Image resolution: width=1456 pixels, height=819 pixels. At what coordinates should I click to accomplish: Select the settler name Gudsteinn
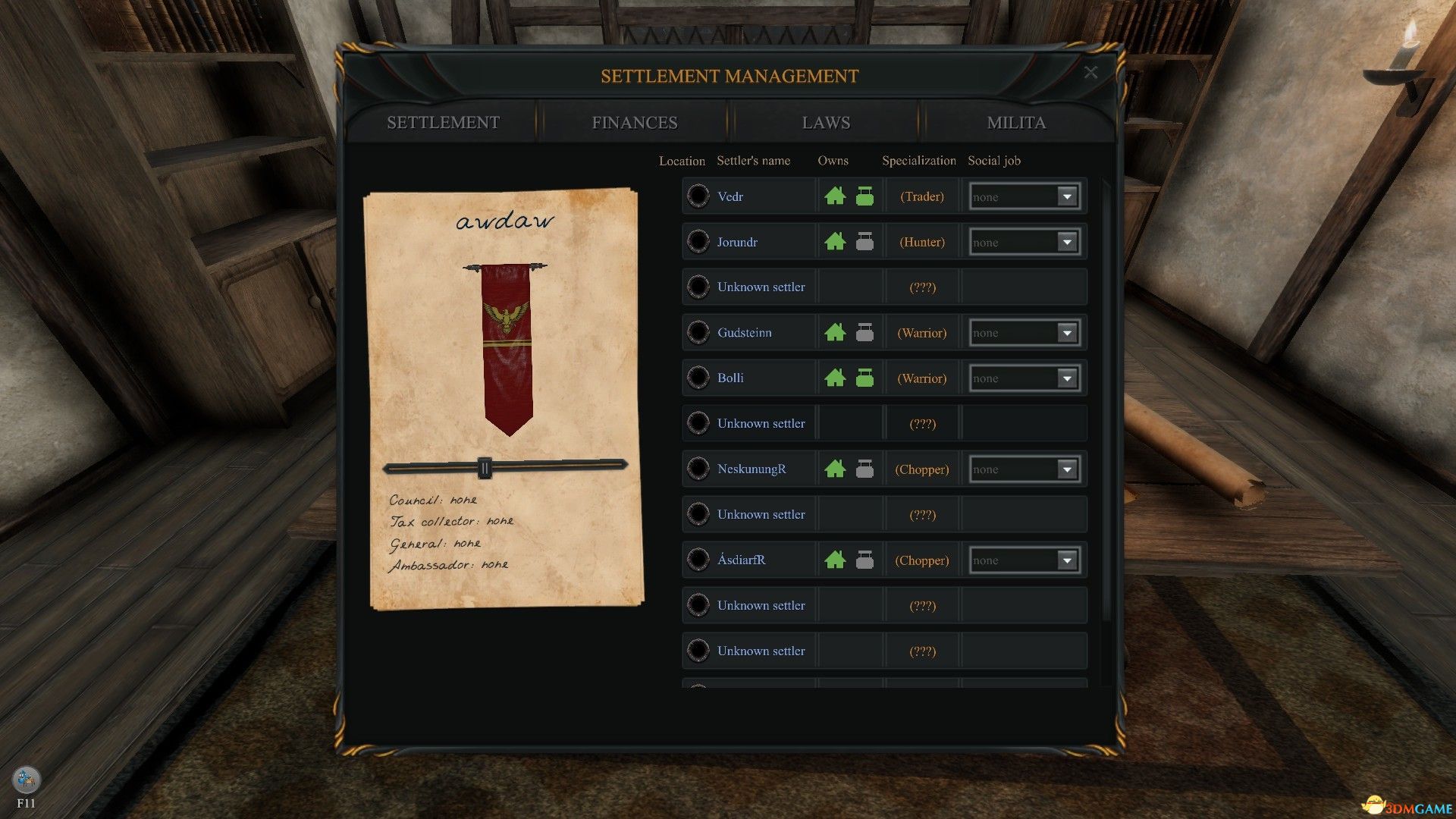pyautogui.click(x=744, y=333)
